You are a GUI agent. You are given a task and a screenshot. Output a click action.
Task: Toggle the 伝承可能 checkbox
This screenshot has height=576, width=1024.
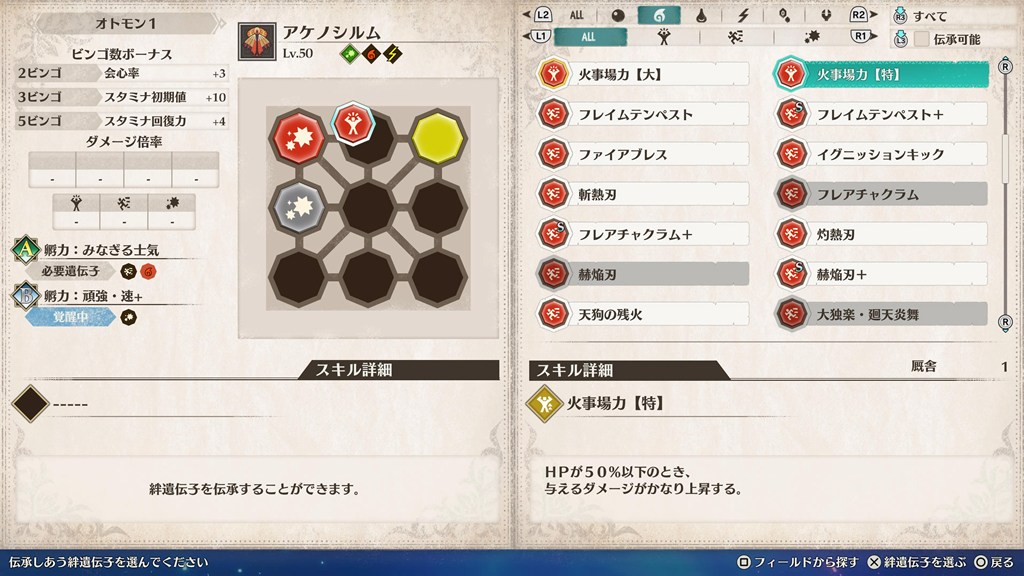[x=922, y=38]
